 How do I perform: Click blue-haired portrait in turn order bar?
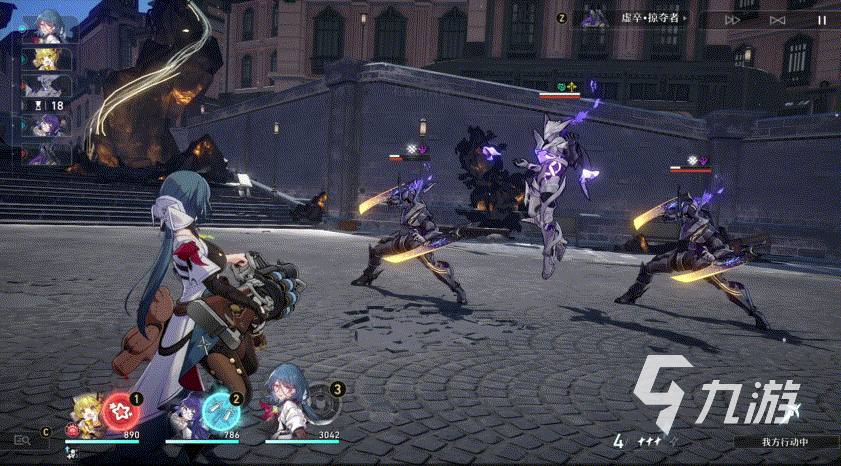(46, 25)
